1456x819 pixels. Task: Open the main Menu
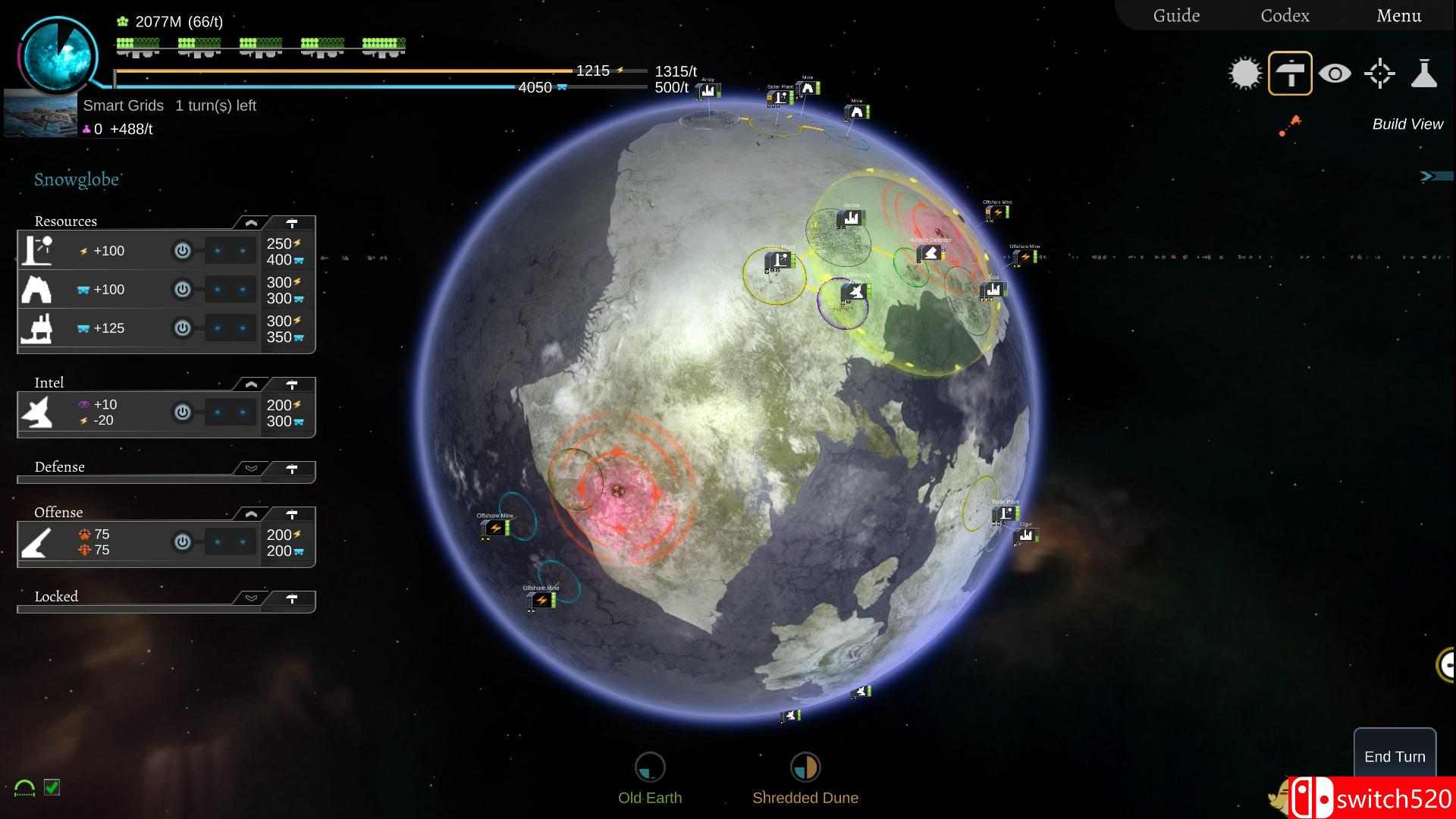pos(1398,16)
